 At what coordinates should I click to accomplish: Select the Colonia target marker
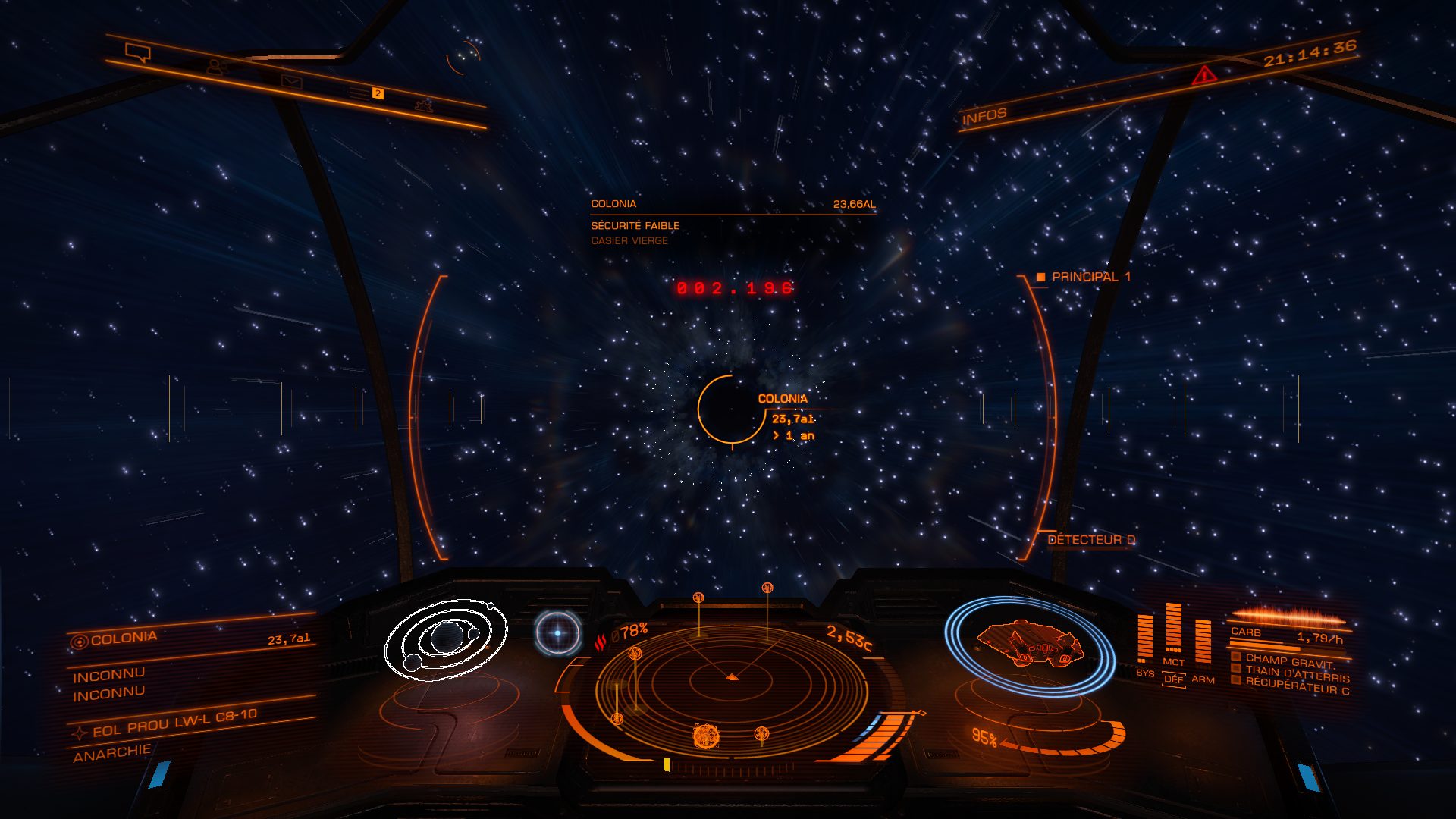tap(730, 409)
